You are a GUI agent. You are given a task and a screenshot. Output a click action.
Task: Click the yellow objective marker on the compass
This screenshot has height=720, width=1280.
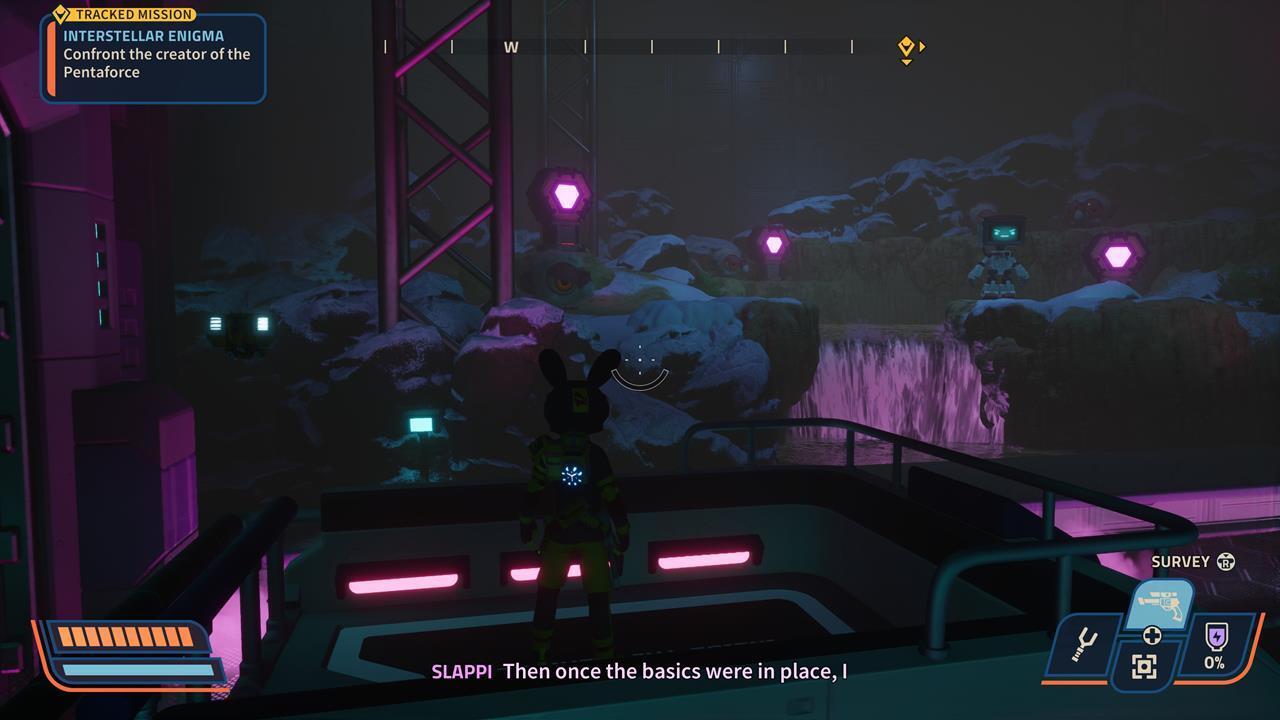tap(906, 46)
